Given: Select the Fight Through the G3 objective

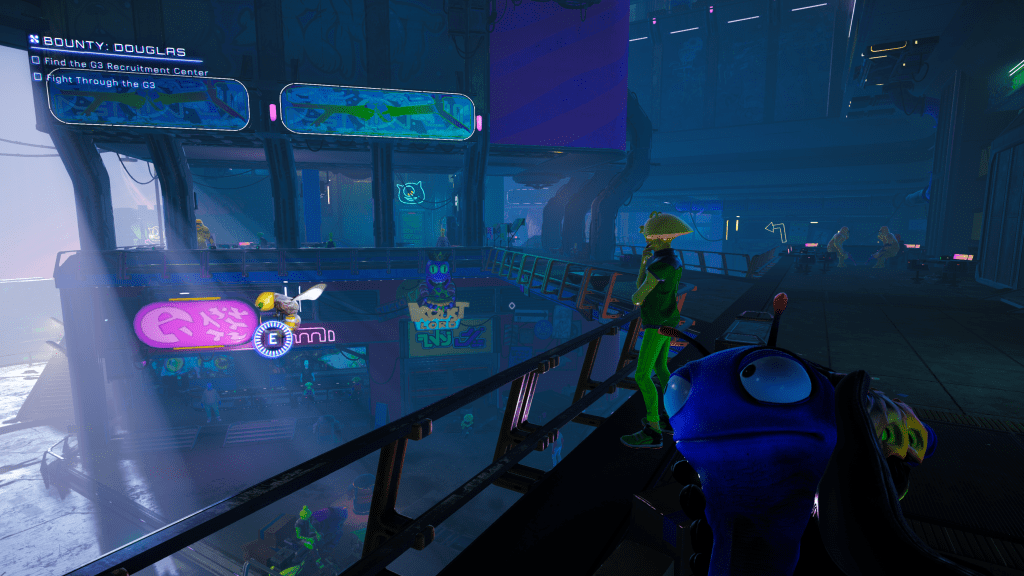Looking at the screenshot, I should click(x=99, y=85).
